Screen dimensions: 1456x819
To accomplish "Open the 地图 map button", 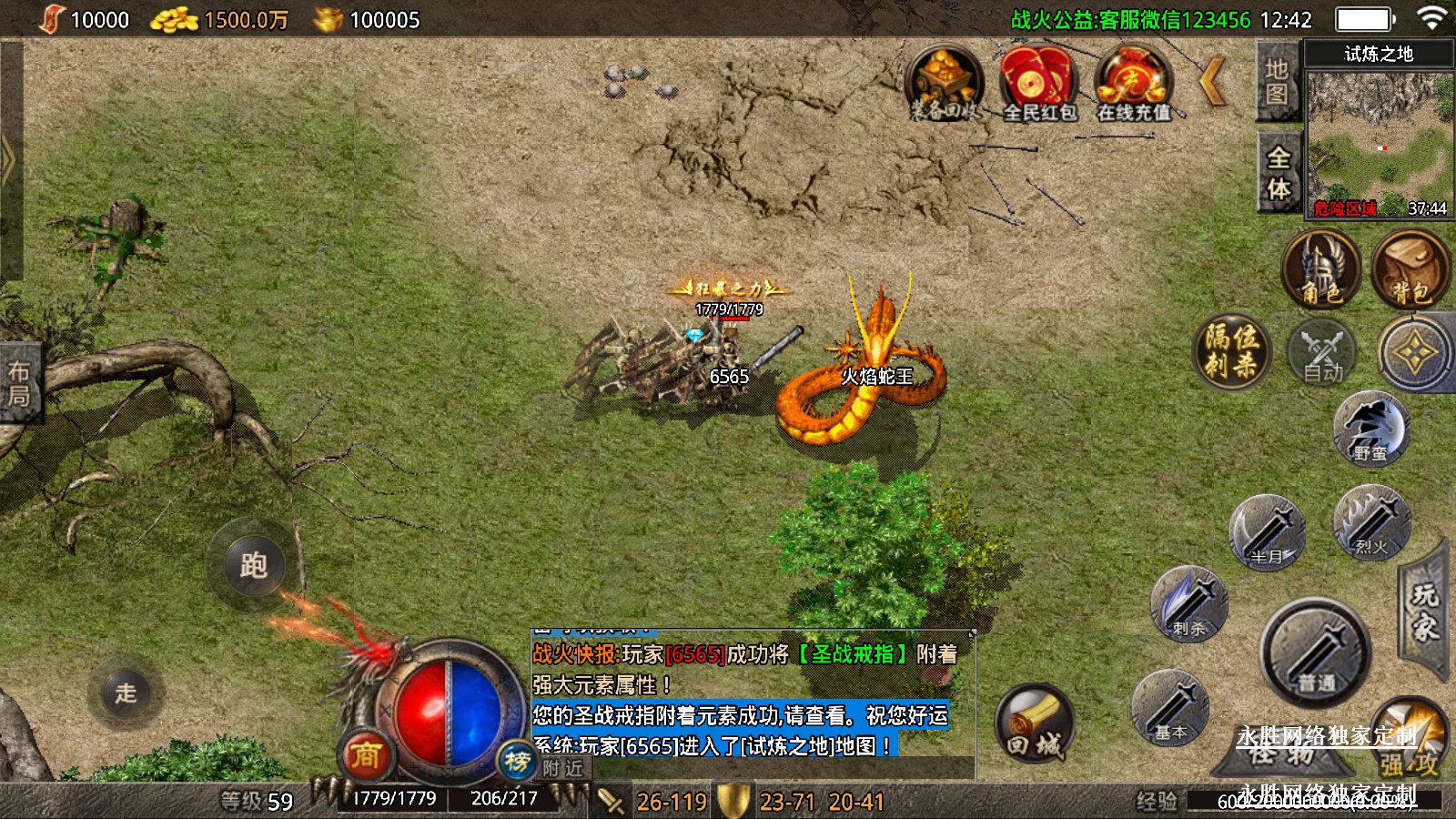I will (x=1277, y=82).
